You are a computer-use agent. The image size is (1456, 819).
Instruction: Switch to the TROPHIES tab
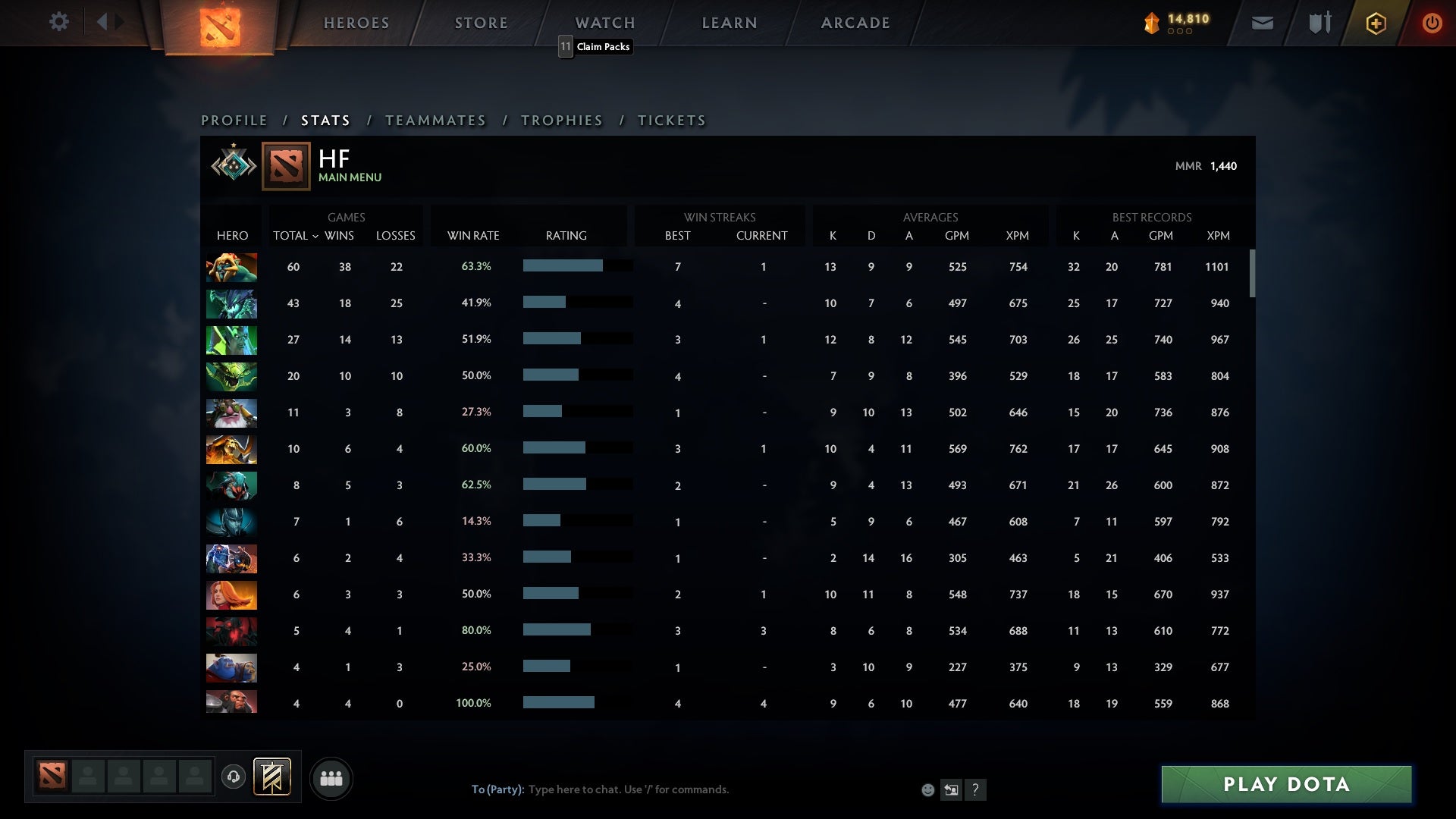tap(561, 120)
